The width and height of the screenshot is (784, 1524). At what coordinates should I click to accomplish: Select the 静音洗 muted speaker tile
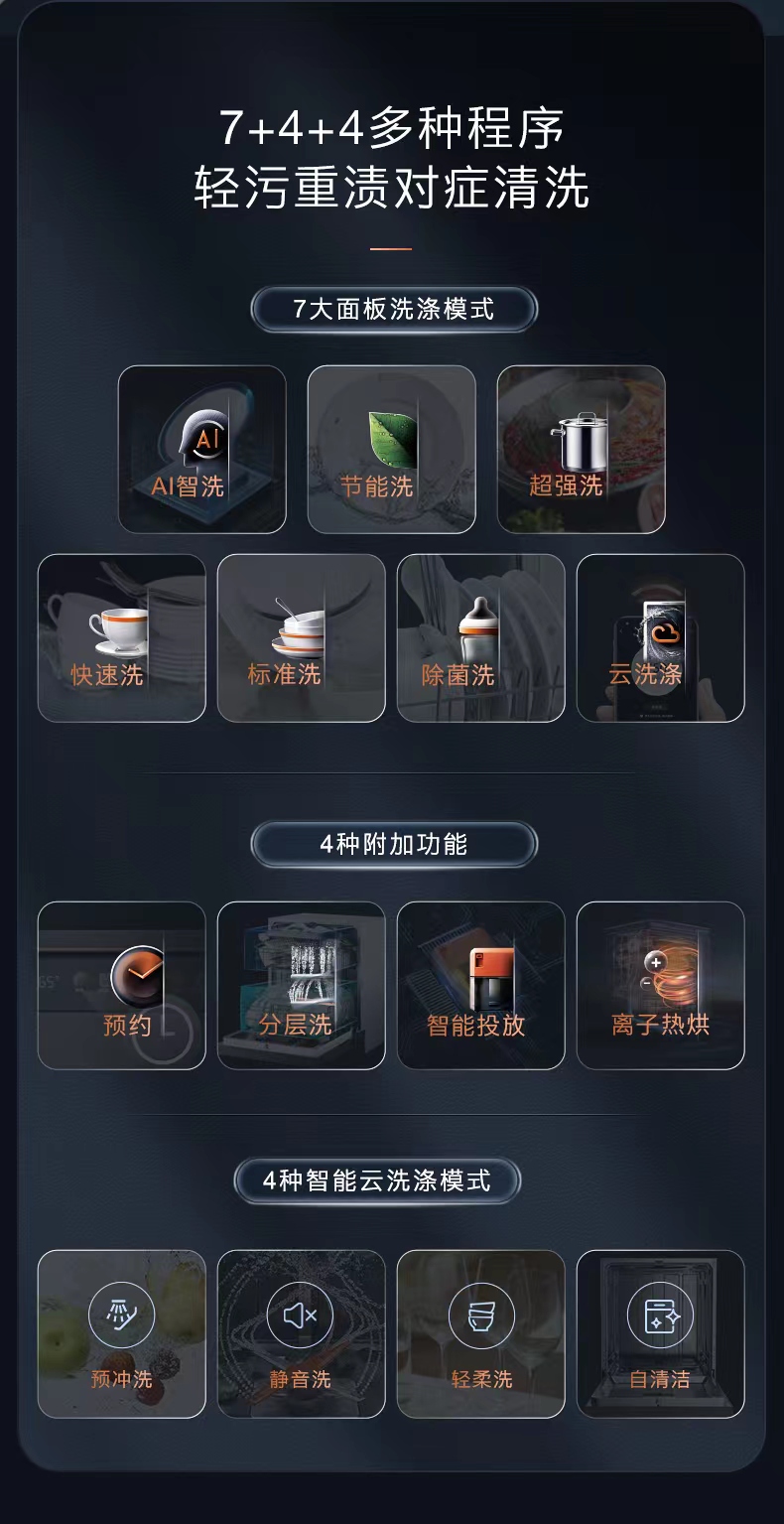[x=301, y=1333]
